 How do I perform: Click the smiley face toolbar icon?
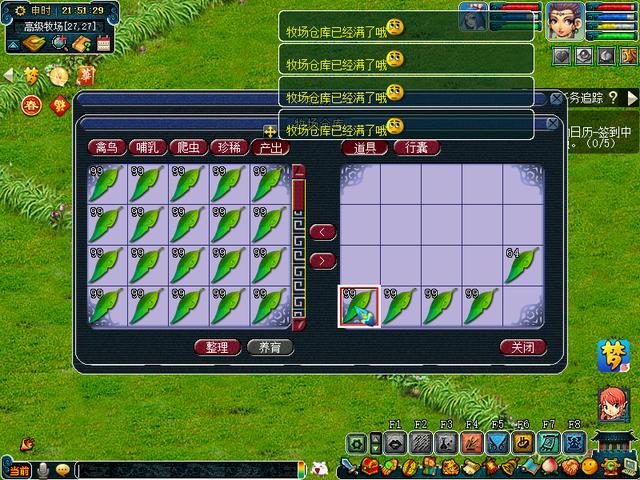589,467
